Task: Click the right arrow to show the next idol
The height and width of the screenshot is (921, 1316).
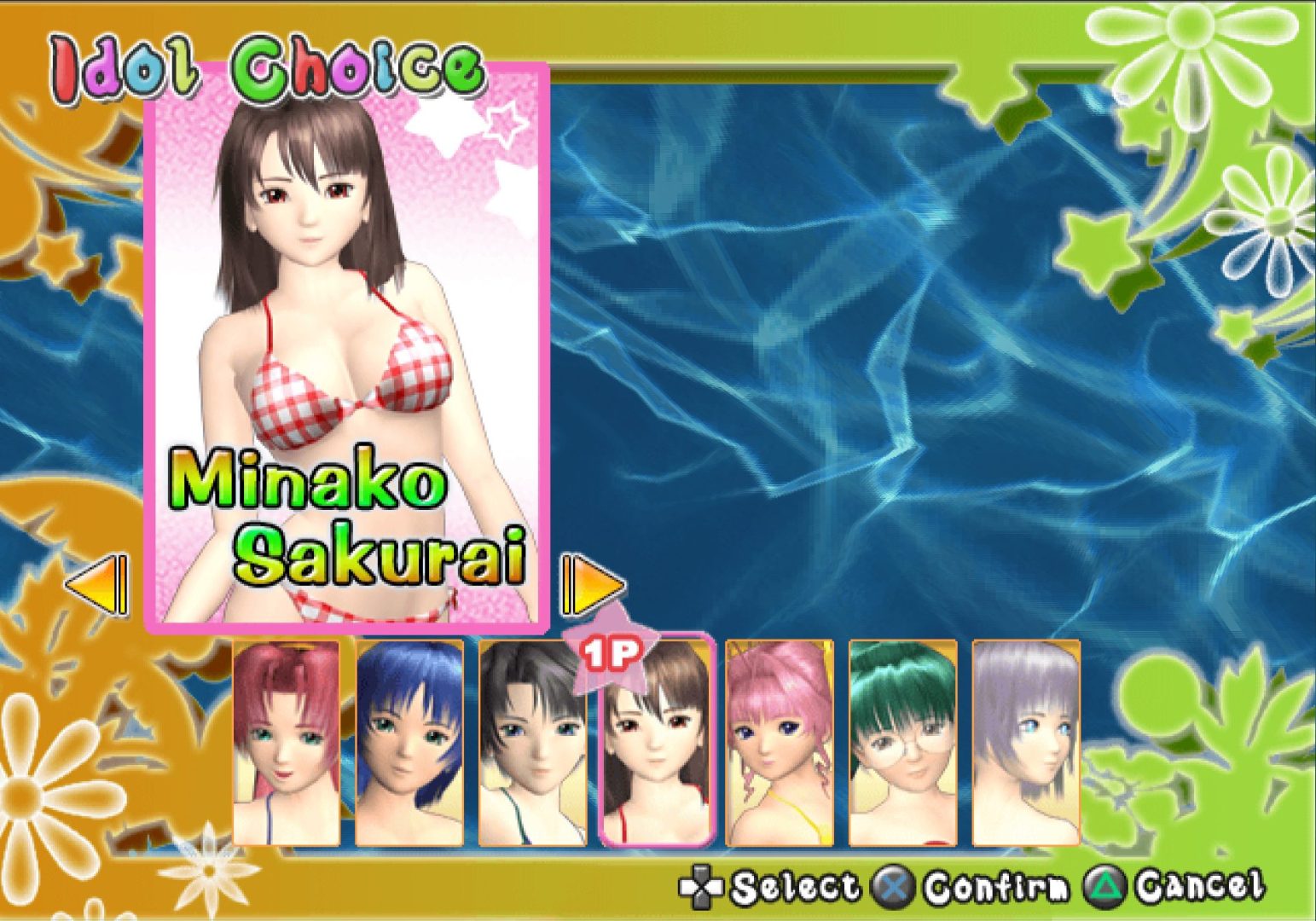Action: pyautogui.click(x=593, y=586)
